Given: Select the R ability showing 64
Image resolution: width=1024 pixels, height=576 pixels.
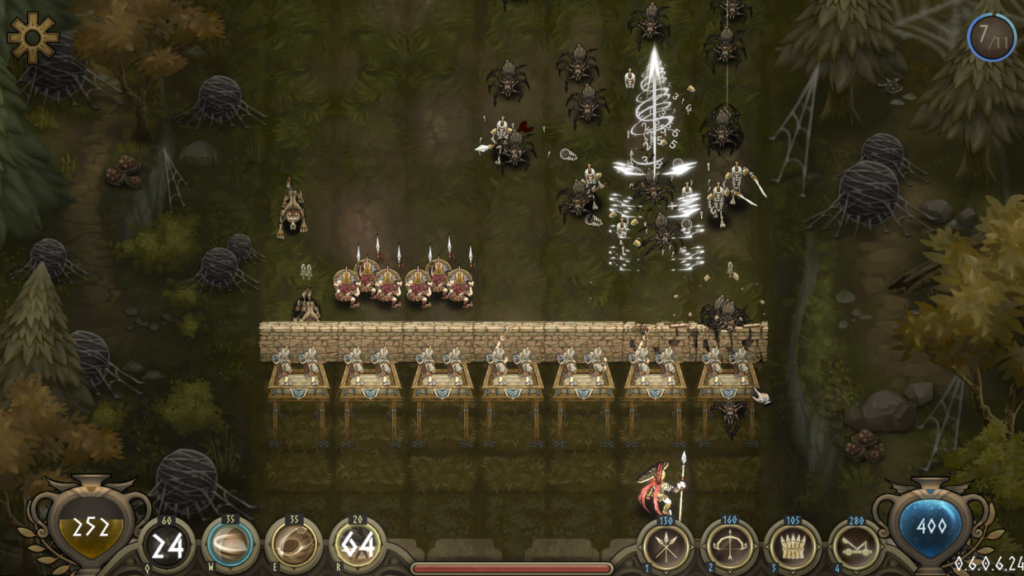Looking at the screenshot, I should pyautogui.click(x=357, y=546).
